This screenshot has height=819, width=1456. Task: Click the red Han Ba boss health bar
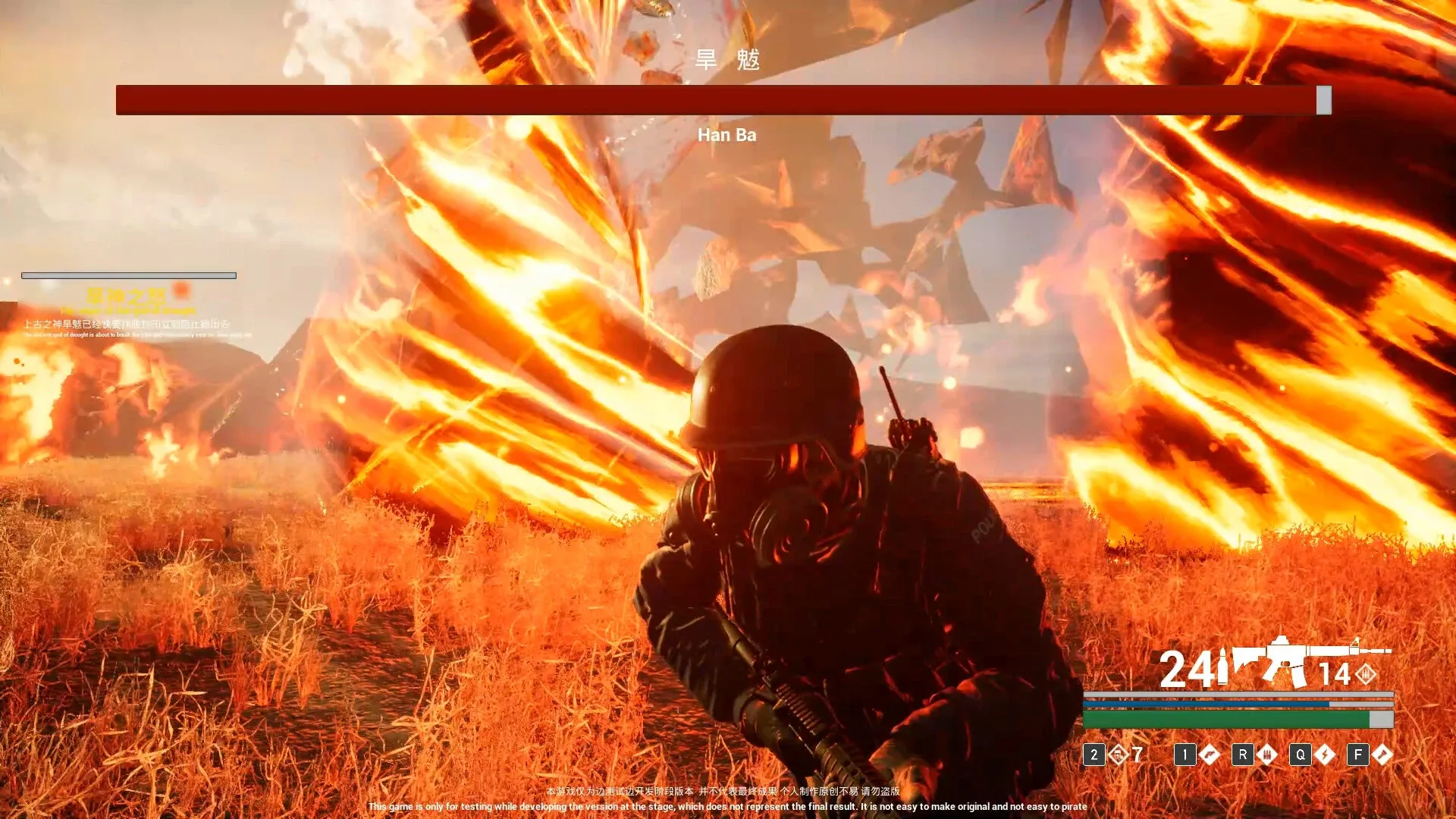720,99
